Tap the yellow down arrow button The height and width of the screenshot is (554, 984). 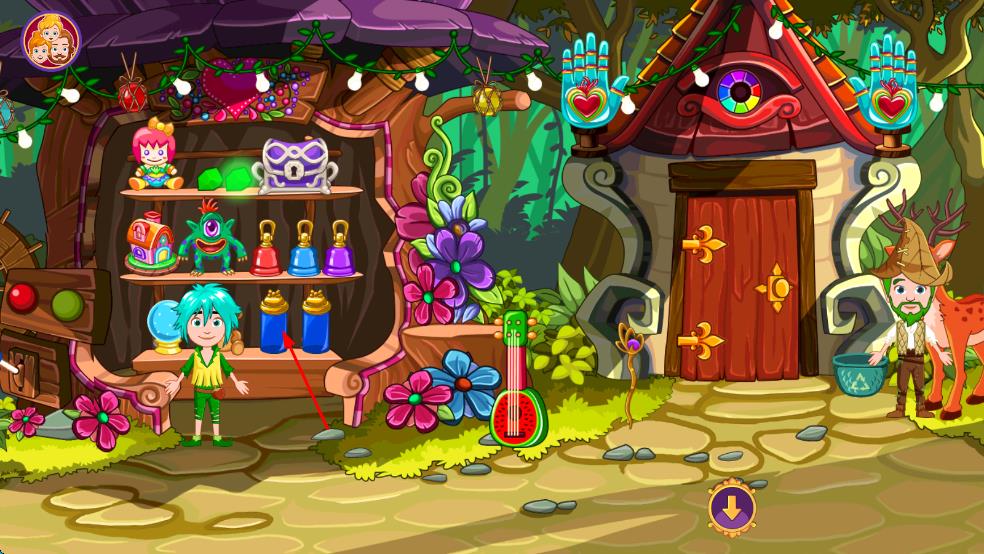[x=732, y=508]
